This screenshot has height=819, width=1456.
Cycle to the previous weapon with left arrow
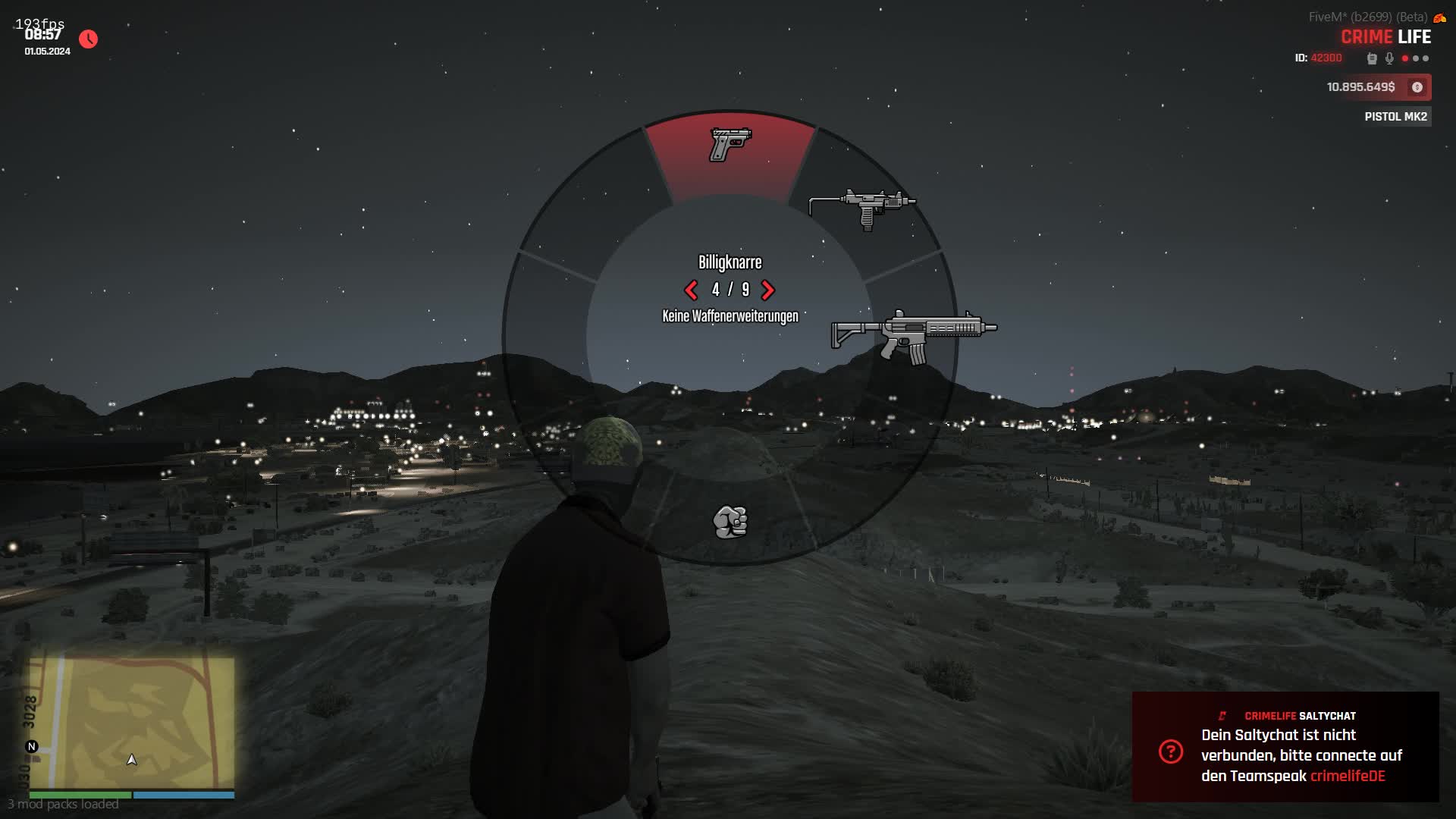[x=691, y=290]
